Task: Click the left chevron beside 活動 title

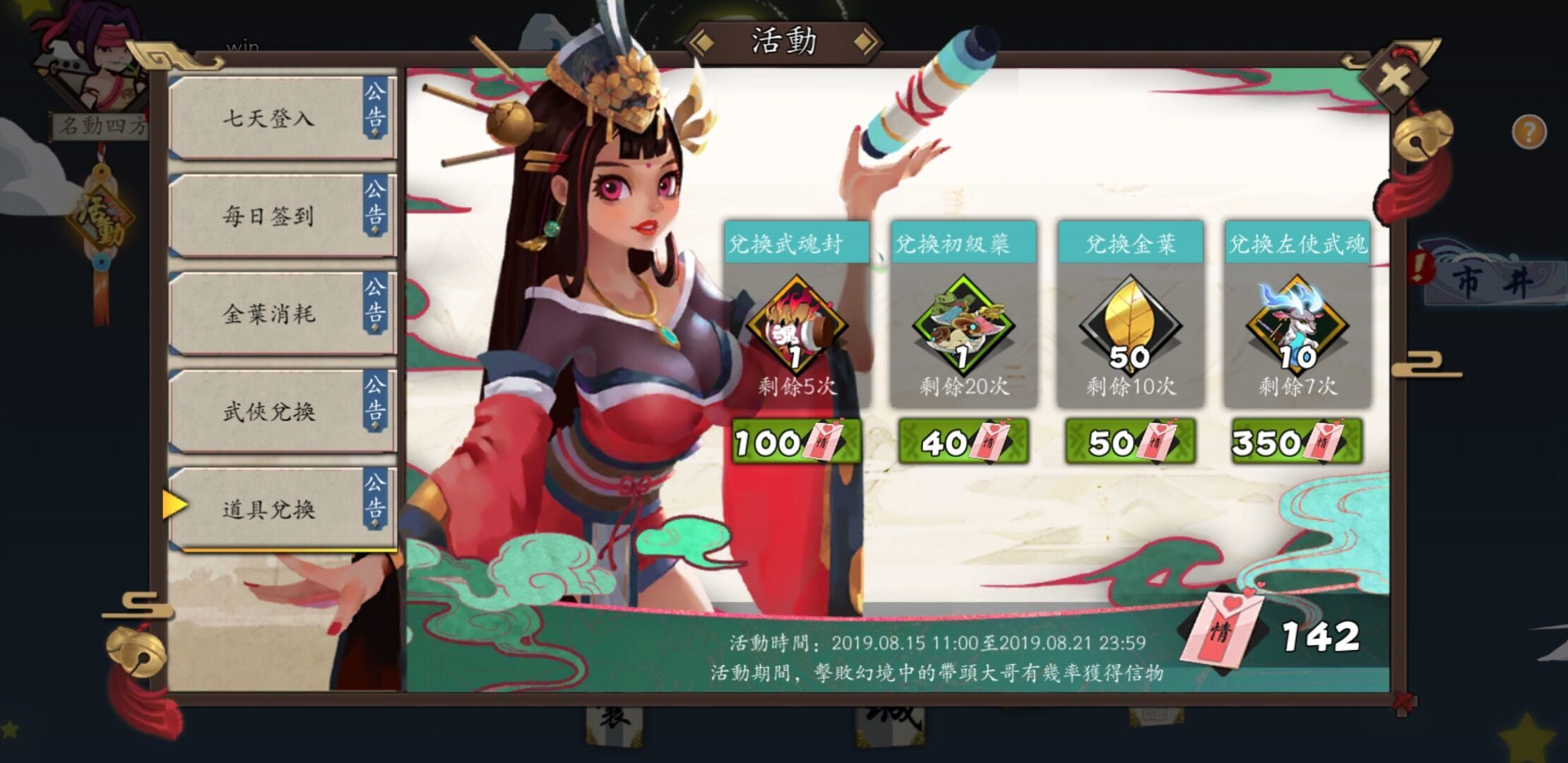Action: [704, 41]
